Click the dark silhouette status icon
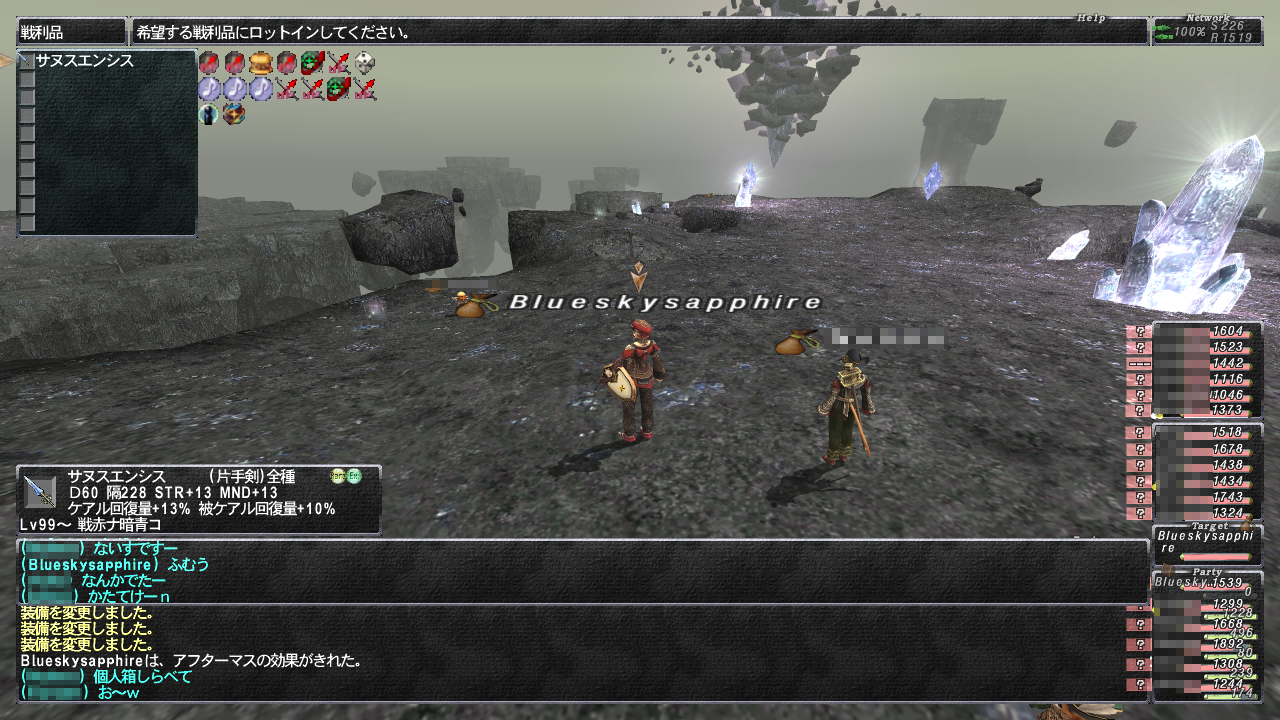Screen dimensions: 1280x720 [x=208, y=114]
